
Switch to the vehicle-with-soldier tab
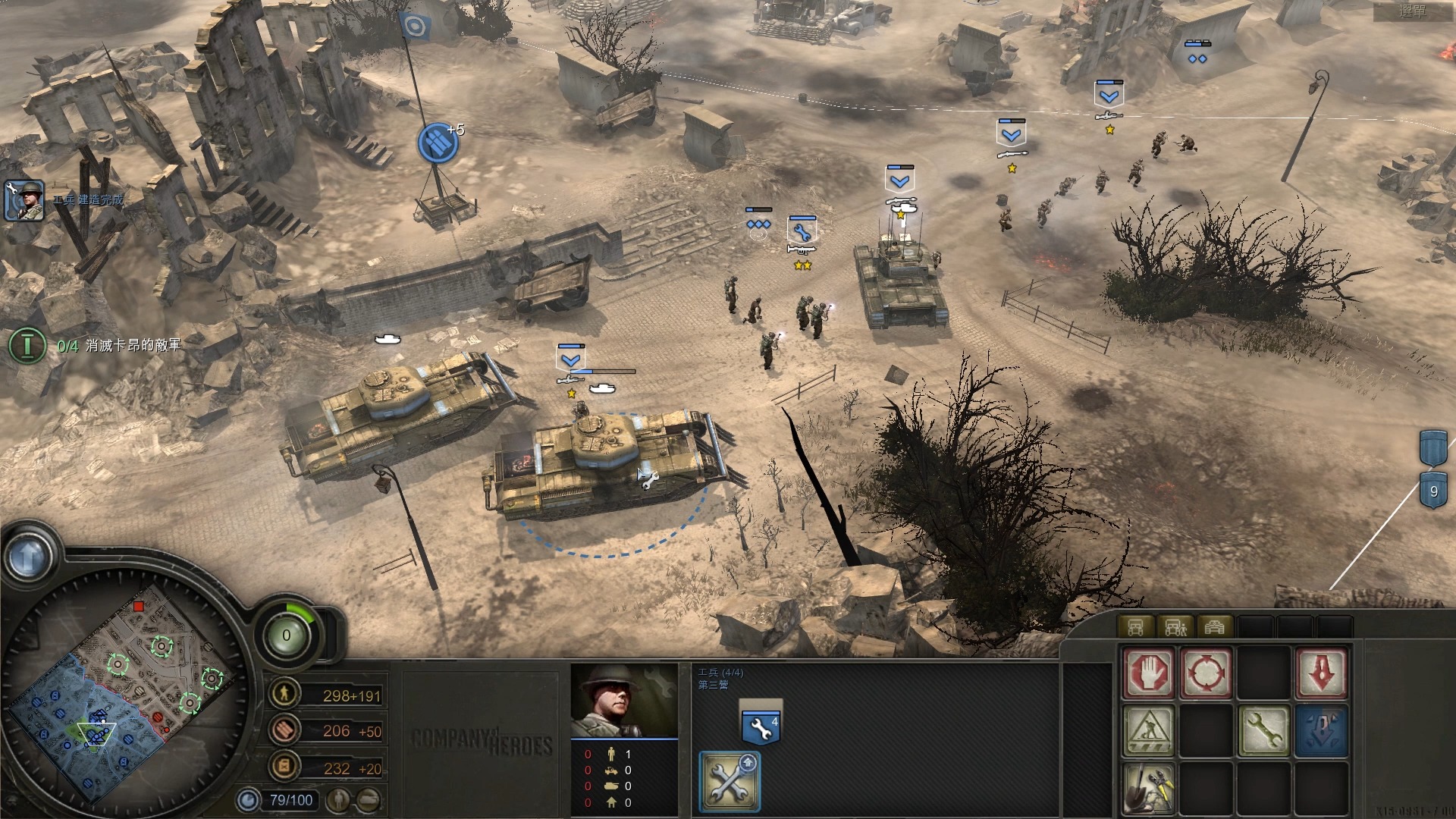click(1175, 627)
